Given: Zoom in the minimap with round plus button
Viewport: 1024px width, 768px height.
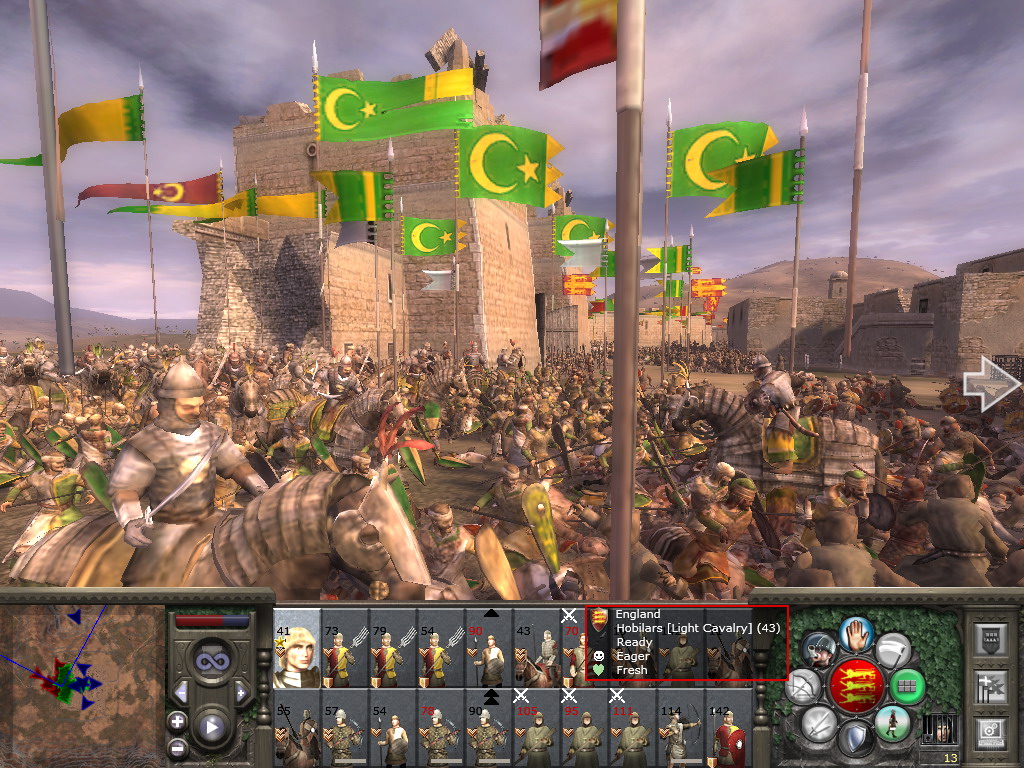Looking at the screenshot, I should coord(177,721).
